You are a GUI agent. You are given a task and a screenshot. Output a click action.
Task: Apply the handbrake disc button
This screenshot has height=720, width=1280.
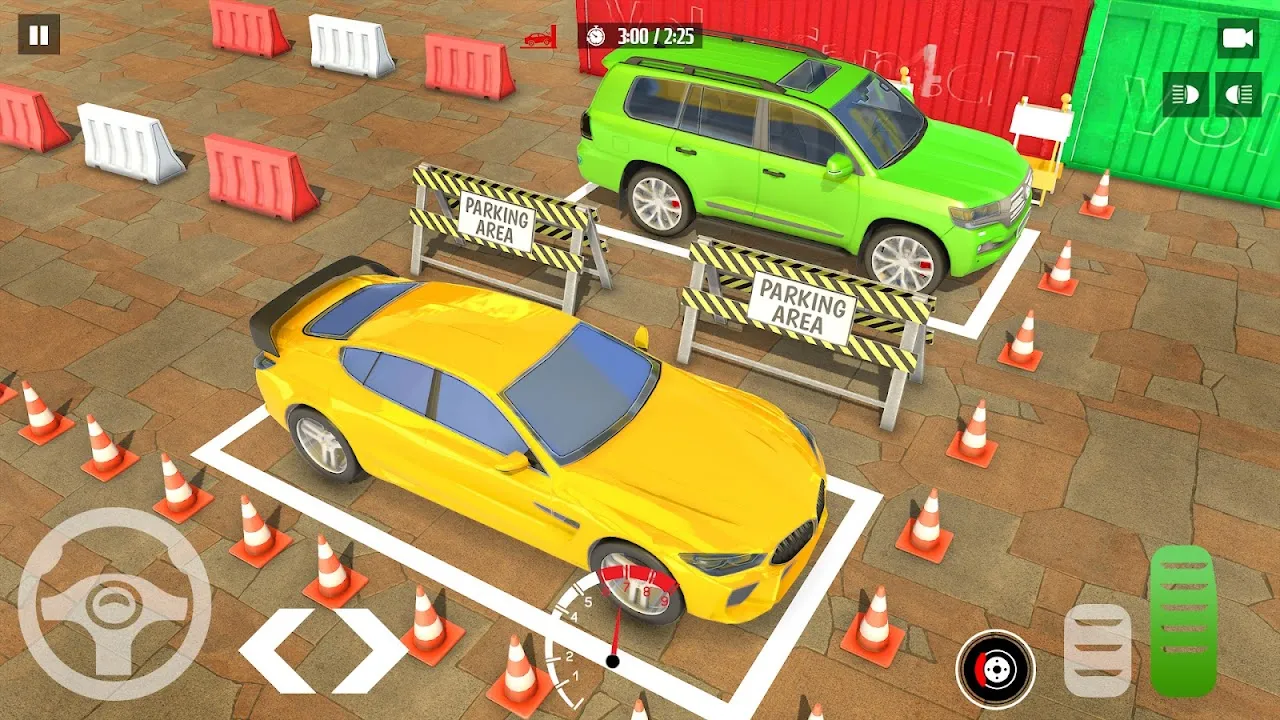click(x=995, y=669)
